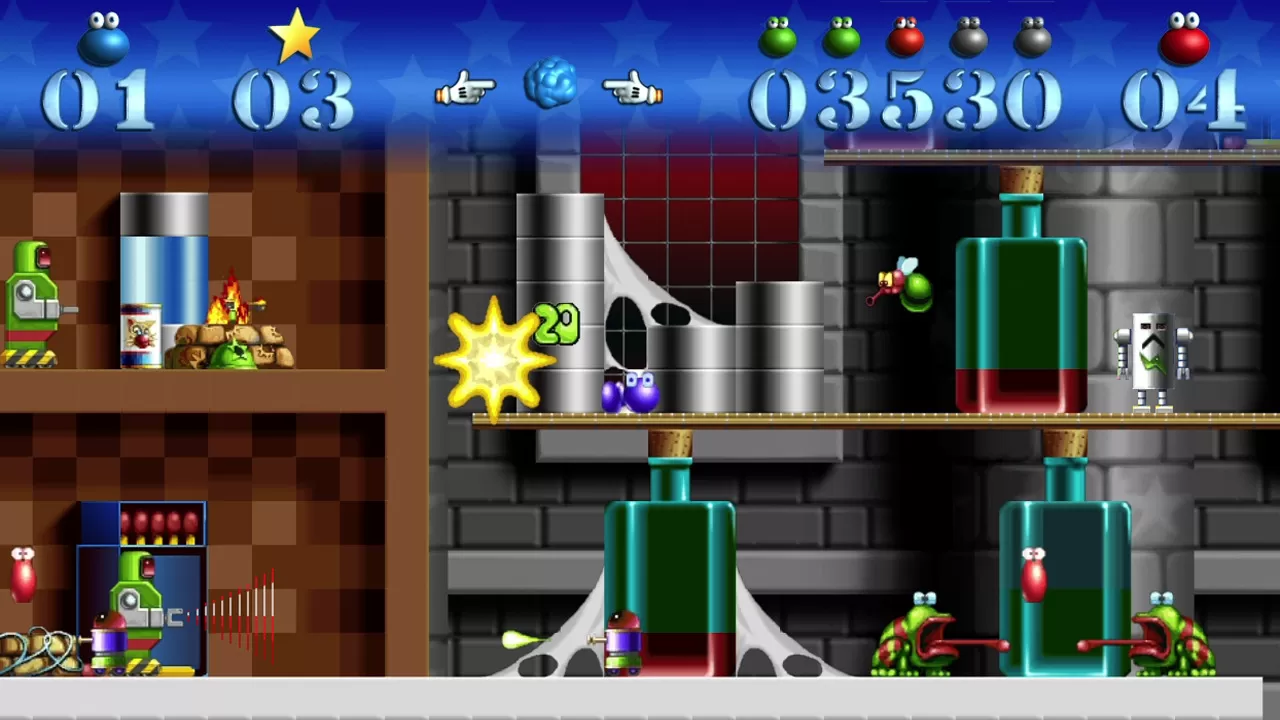Click the second green blob above the score digits
Viewport: 1280px width, 720px height.
pos(841,37)
